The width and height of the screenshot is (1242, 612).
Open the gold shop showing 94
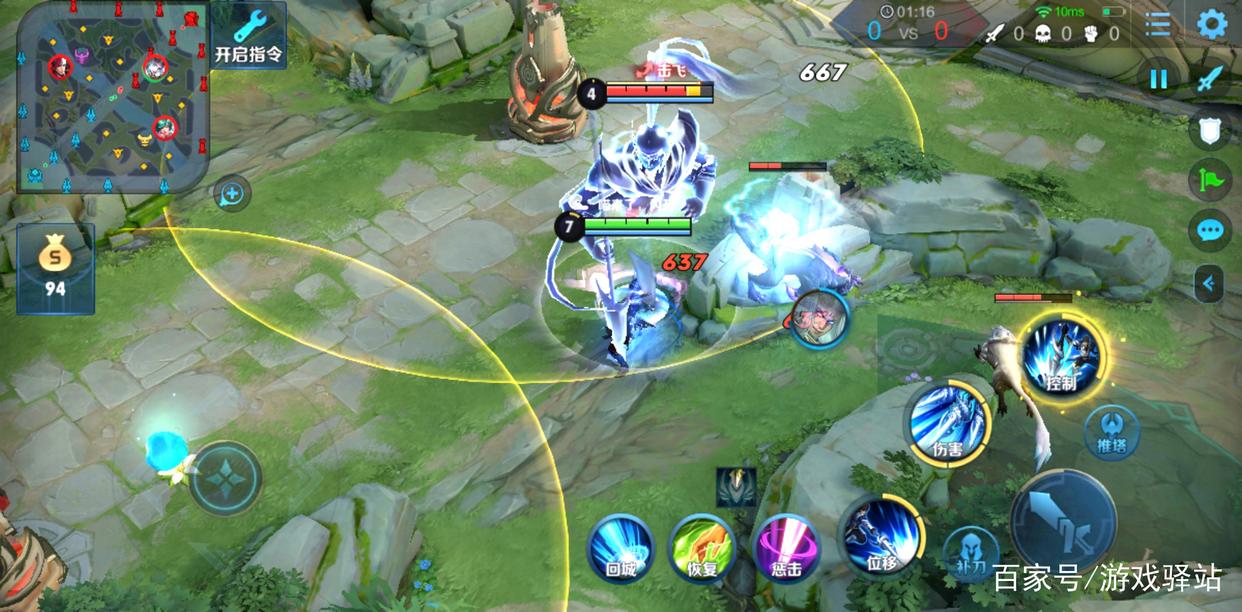coord(55,268)
